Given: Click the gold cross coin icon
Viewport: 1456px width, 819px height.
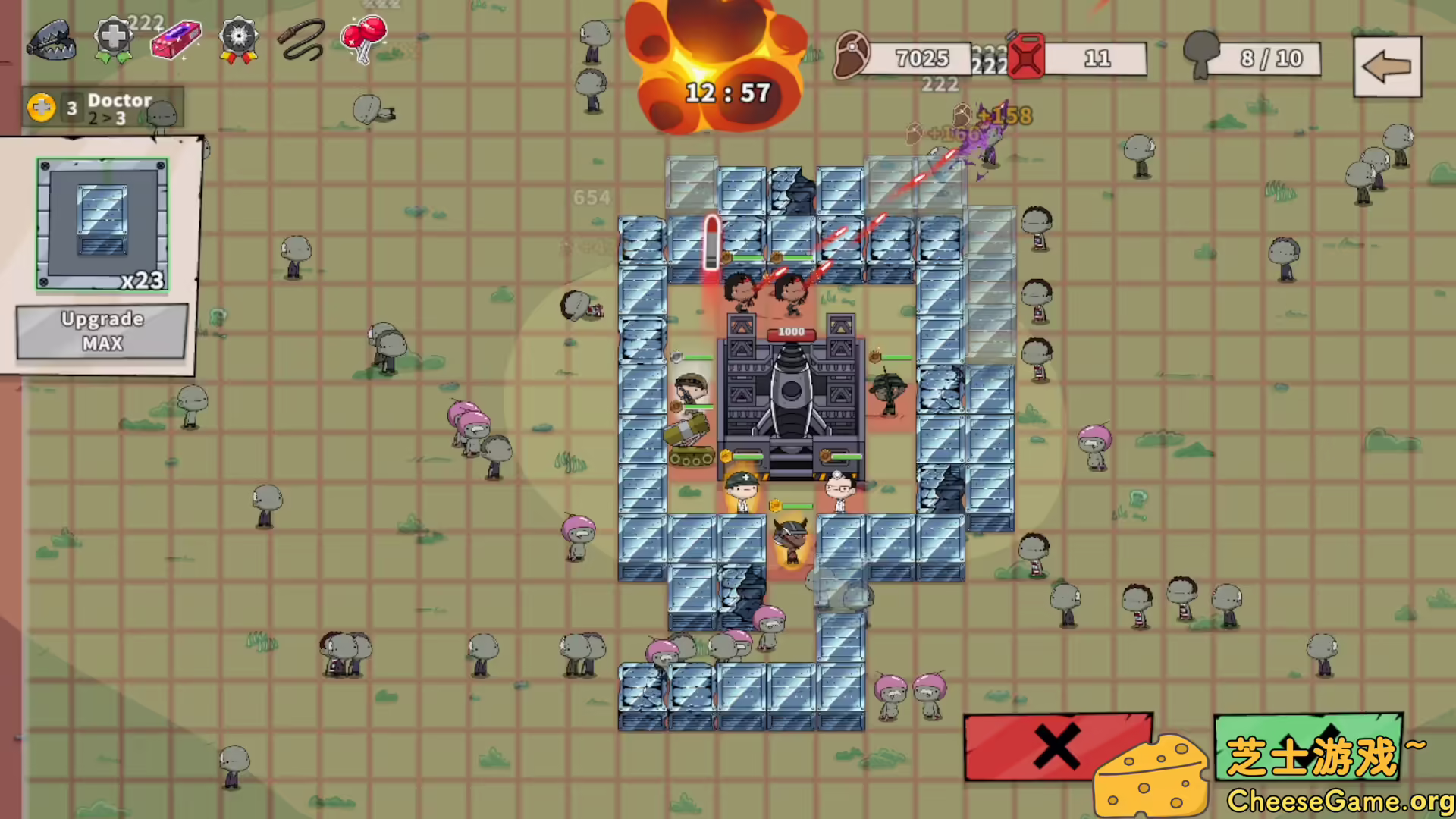Looking at the screenshot, I should point(41,107).
